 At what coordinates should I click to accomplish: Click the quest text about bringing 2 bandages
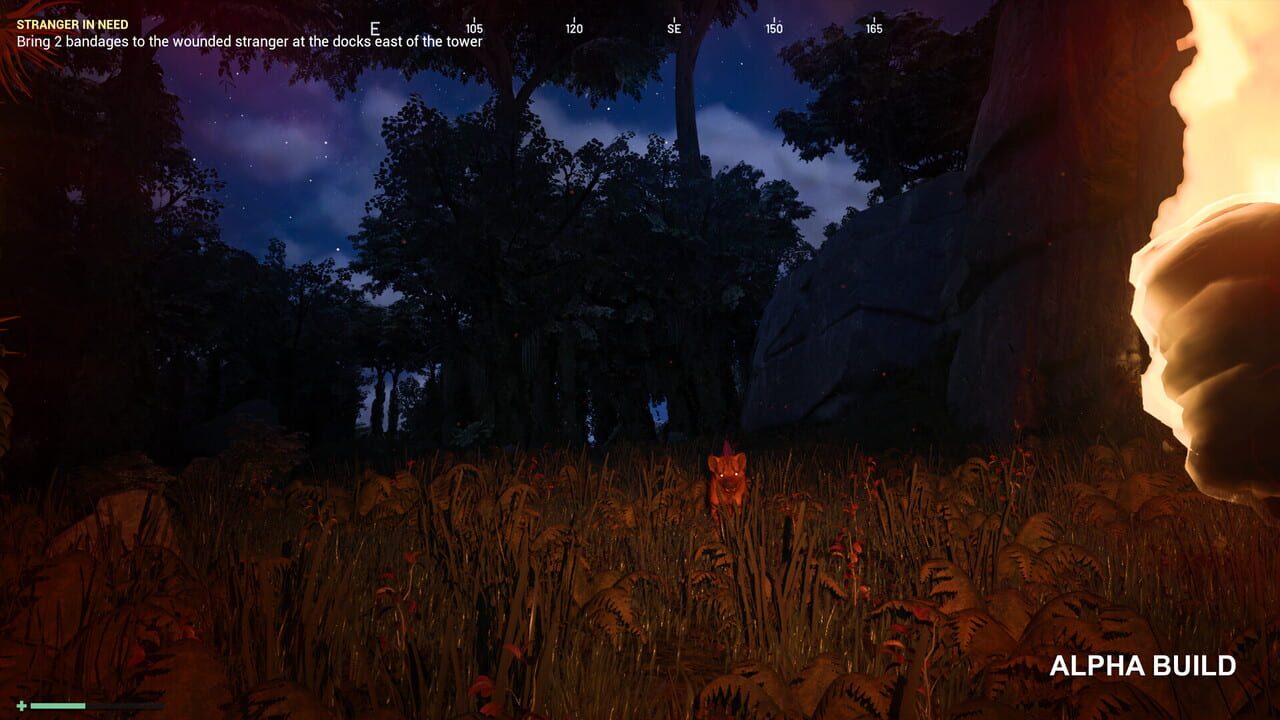247,44
